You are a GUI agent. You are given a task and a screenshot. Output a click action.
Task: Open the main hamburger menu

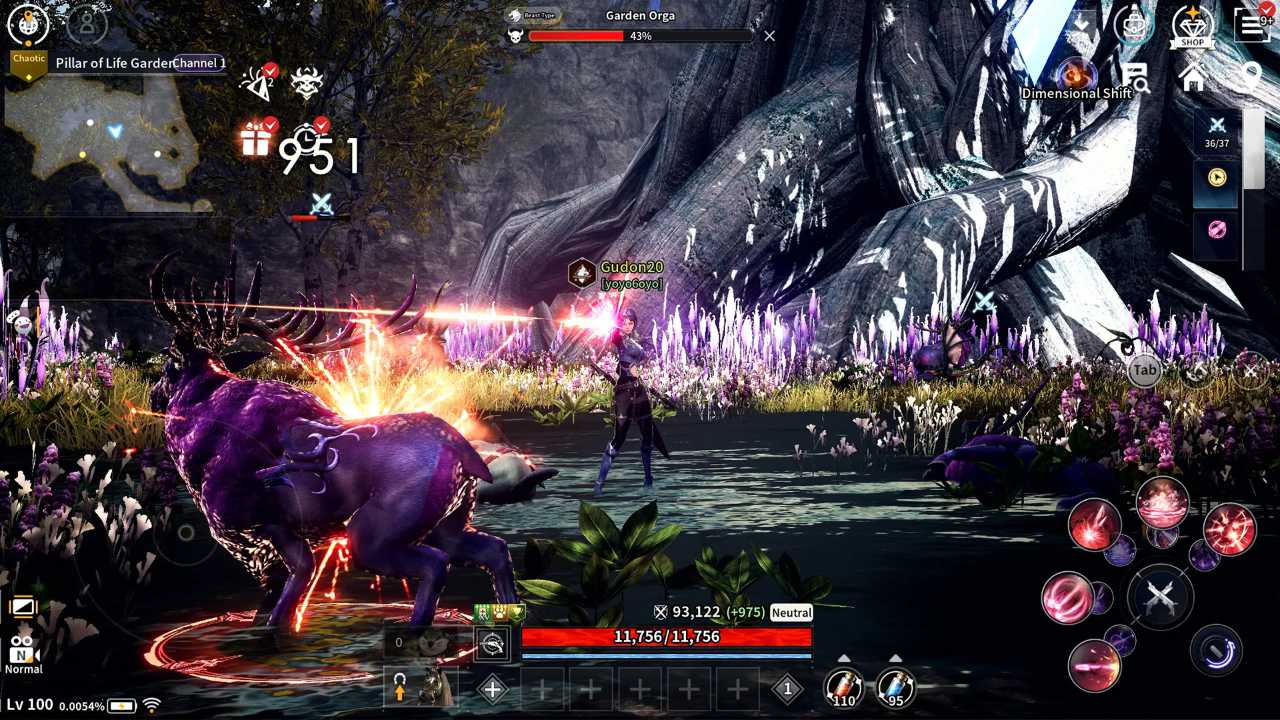coord(1251,25)
